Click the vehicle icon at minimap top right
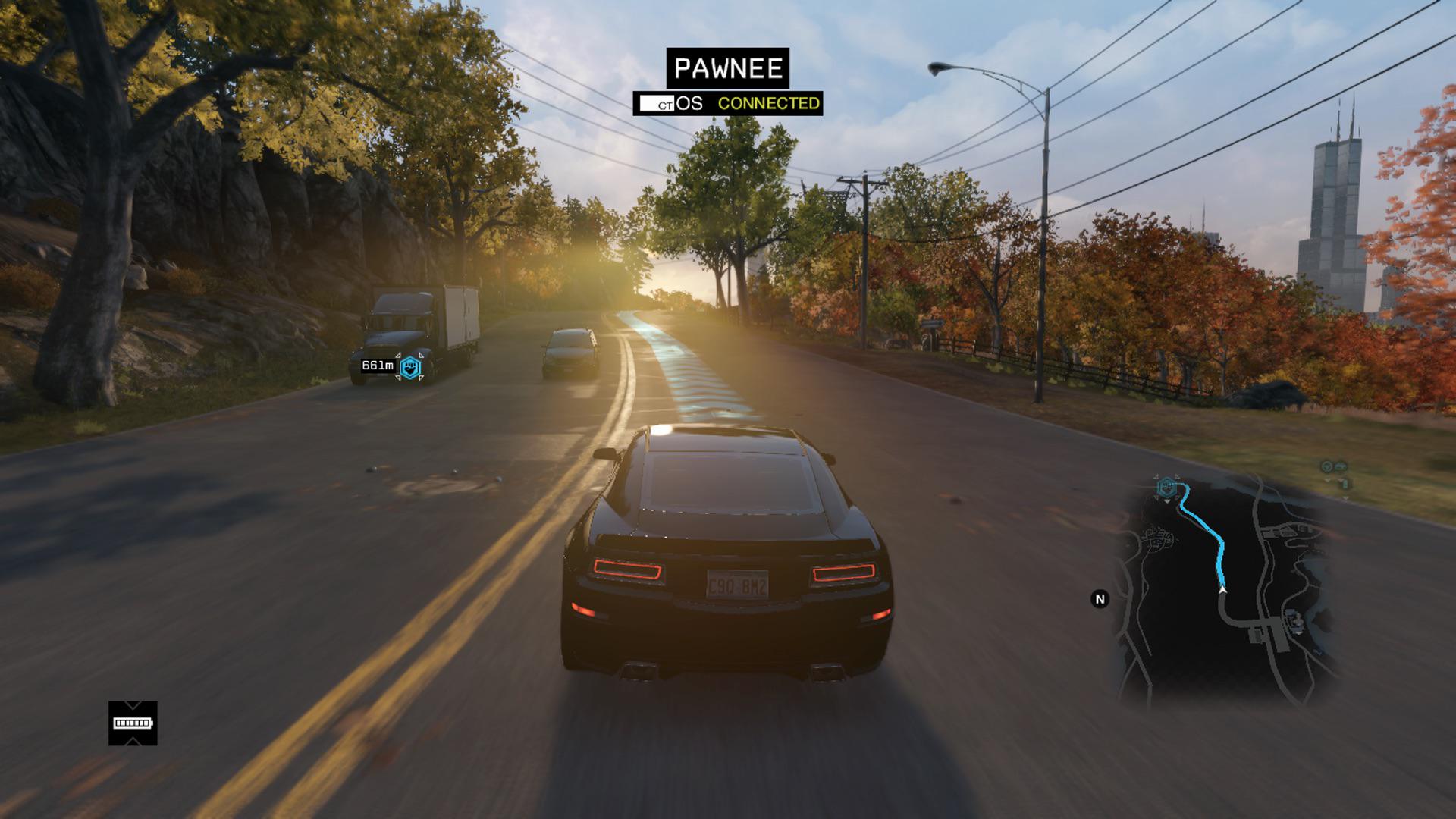The width and height of the screenshot is (1456, 819). [1340, 466]
